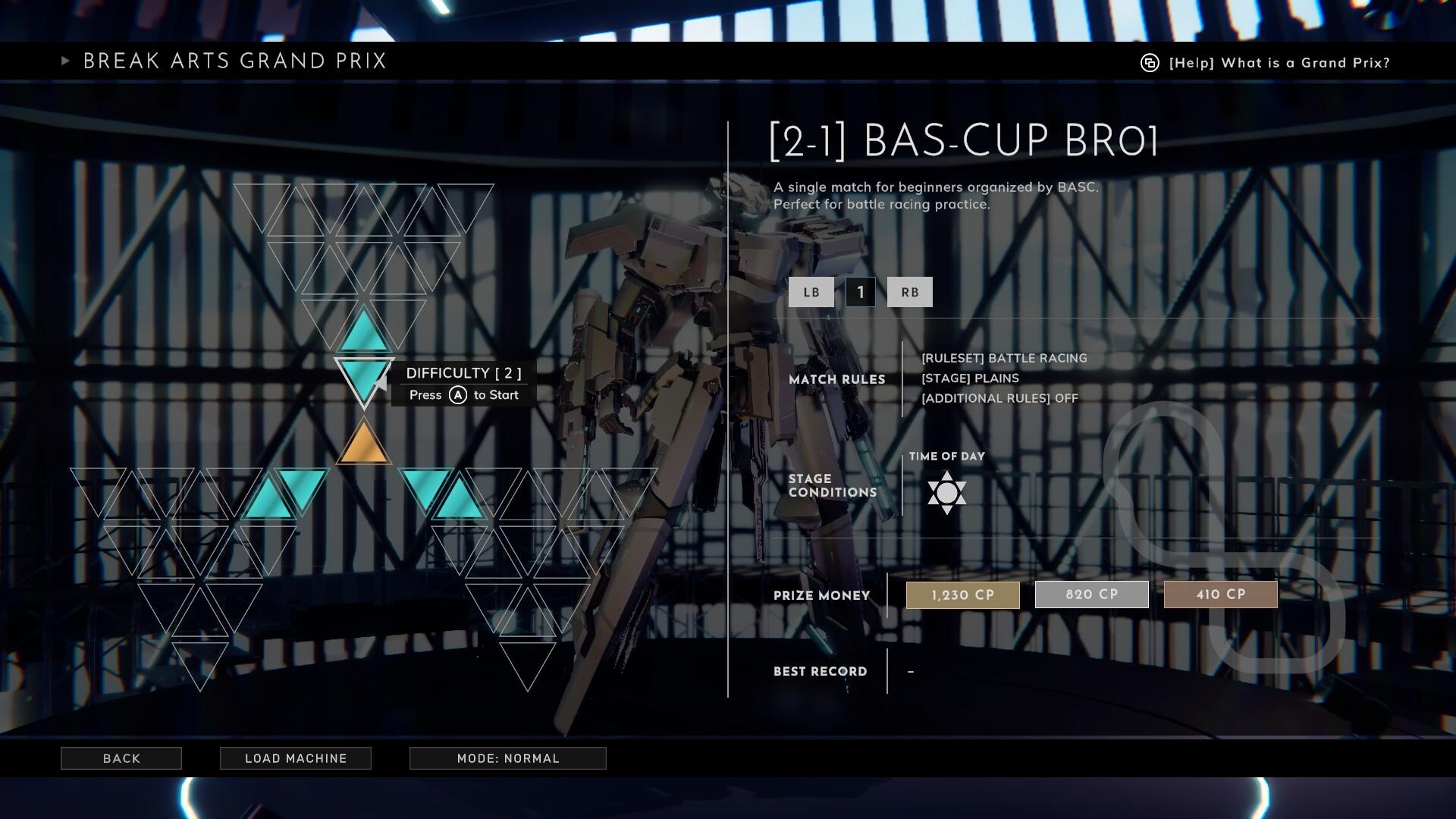The height and width of the screenshot is (819, 1456).
Task: Click the Break Arts Grand Prix header
Action: [234, 61]
